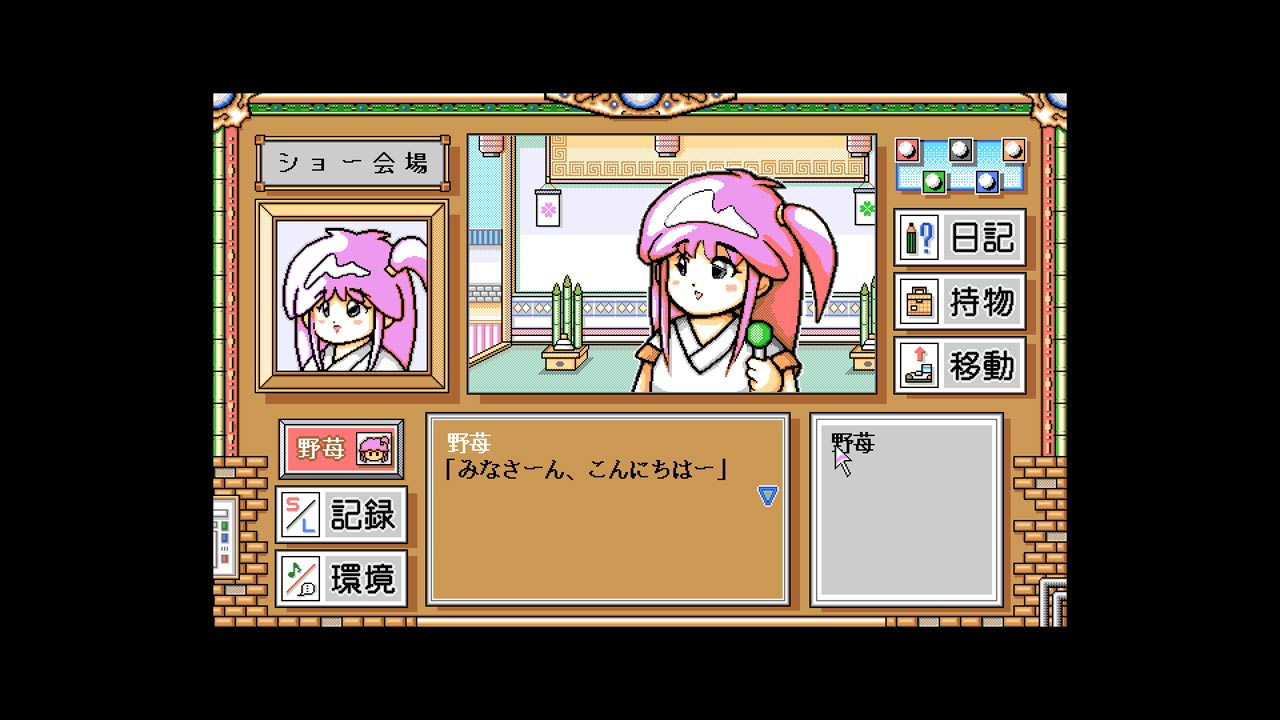
Task: Toggle the blue ball button
Action: tap(986, 182)
